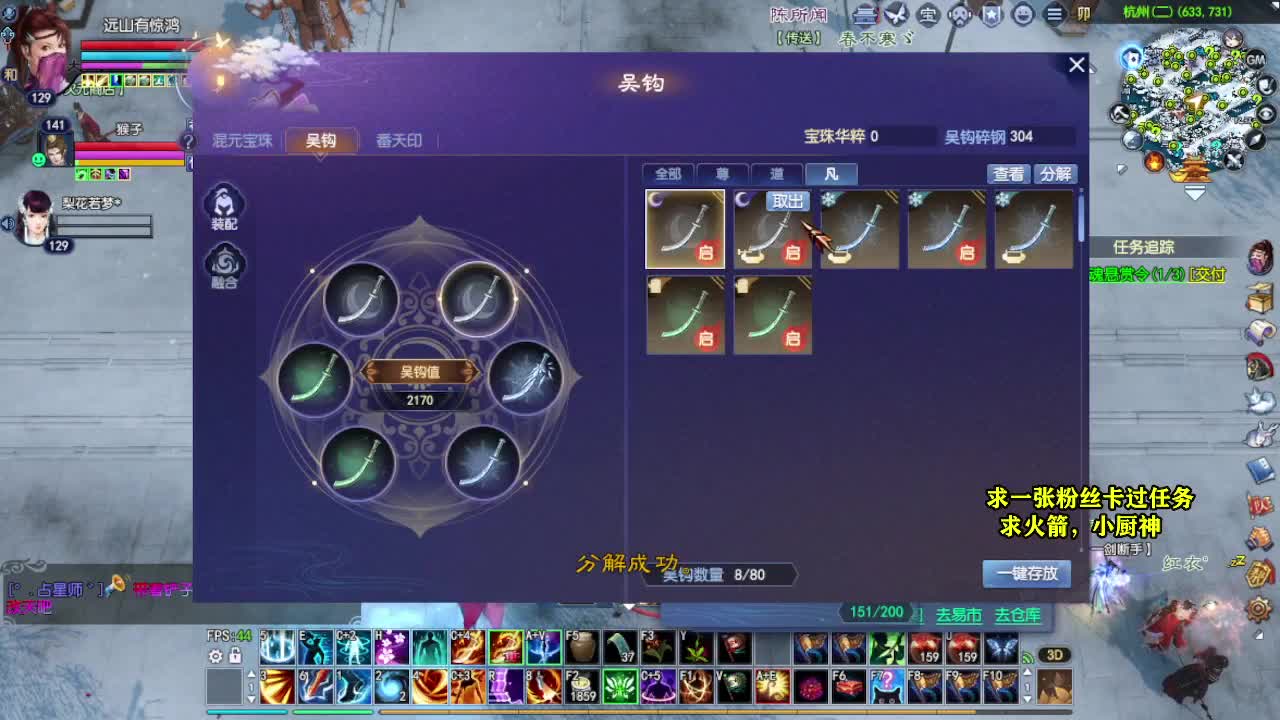Select the 凡 filter tab
The height and width of the screenshot is (720, 1280).
click(832, 174)
